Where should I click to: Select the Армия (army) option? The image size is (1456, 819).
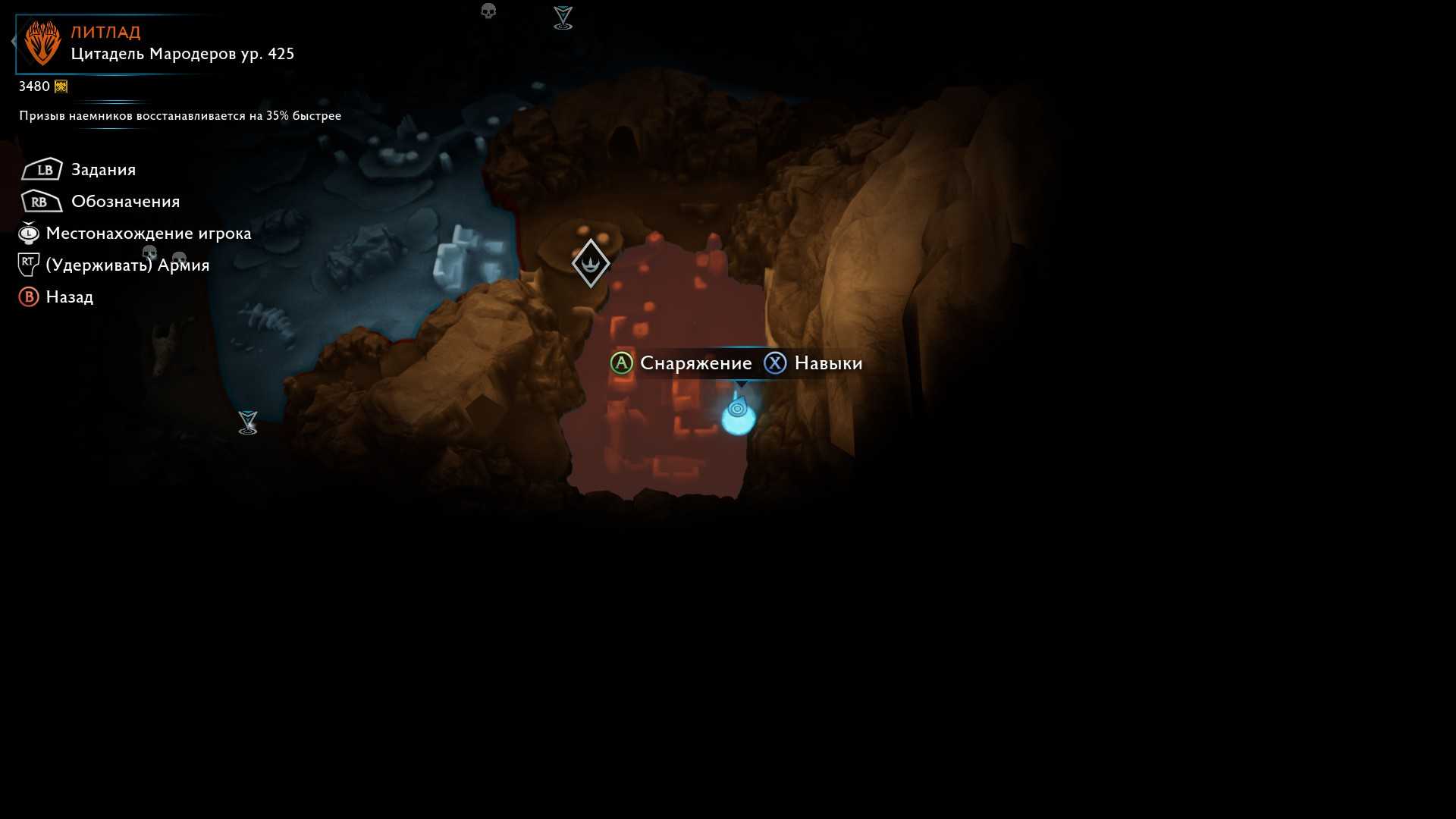tap(127, 265)
